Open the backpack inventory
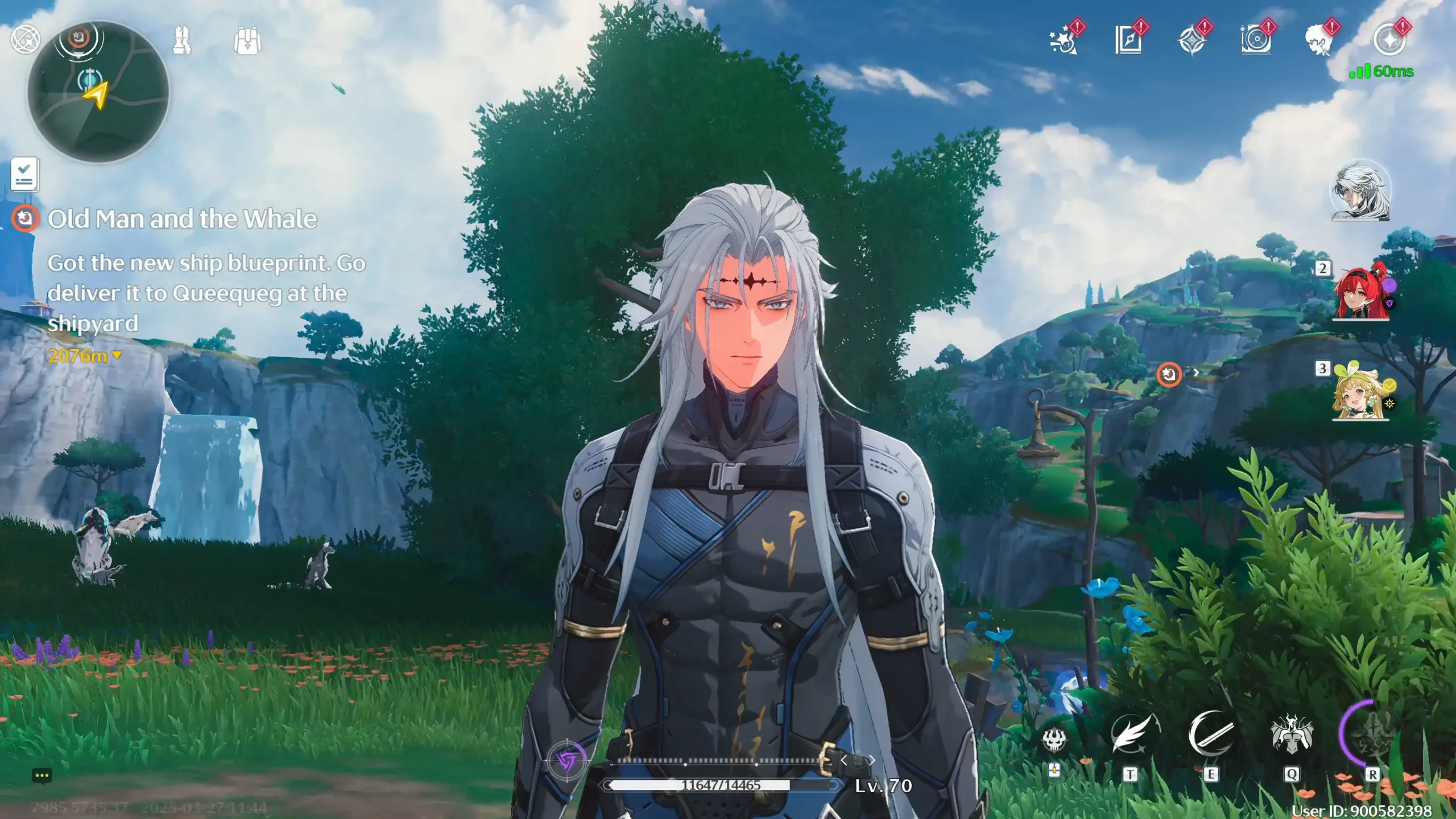This screenshot has width=1456, height=819. point(247,41)
